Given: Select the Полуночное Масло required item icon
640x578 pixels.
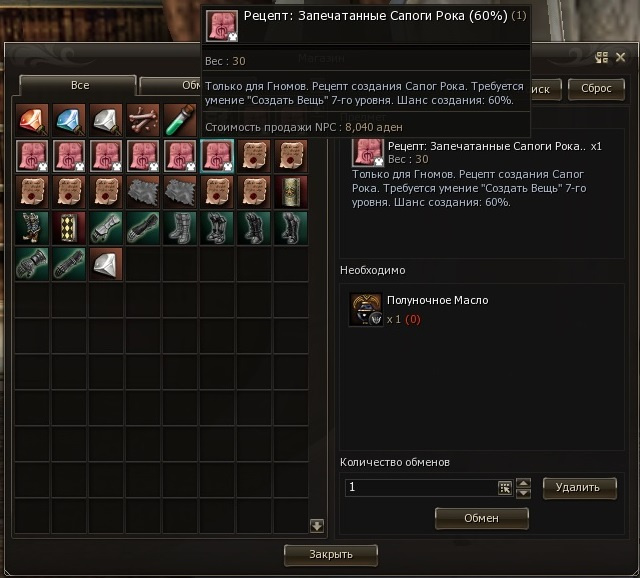Looking at the screenshot, I should point(365,309).
